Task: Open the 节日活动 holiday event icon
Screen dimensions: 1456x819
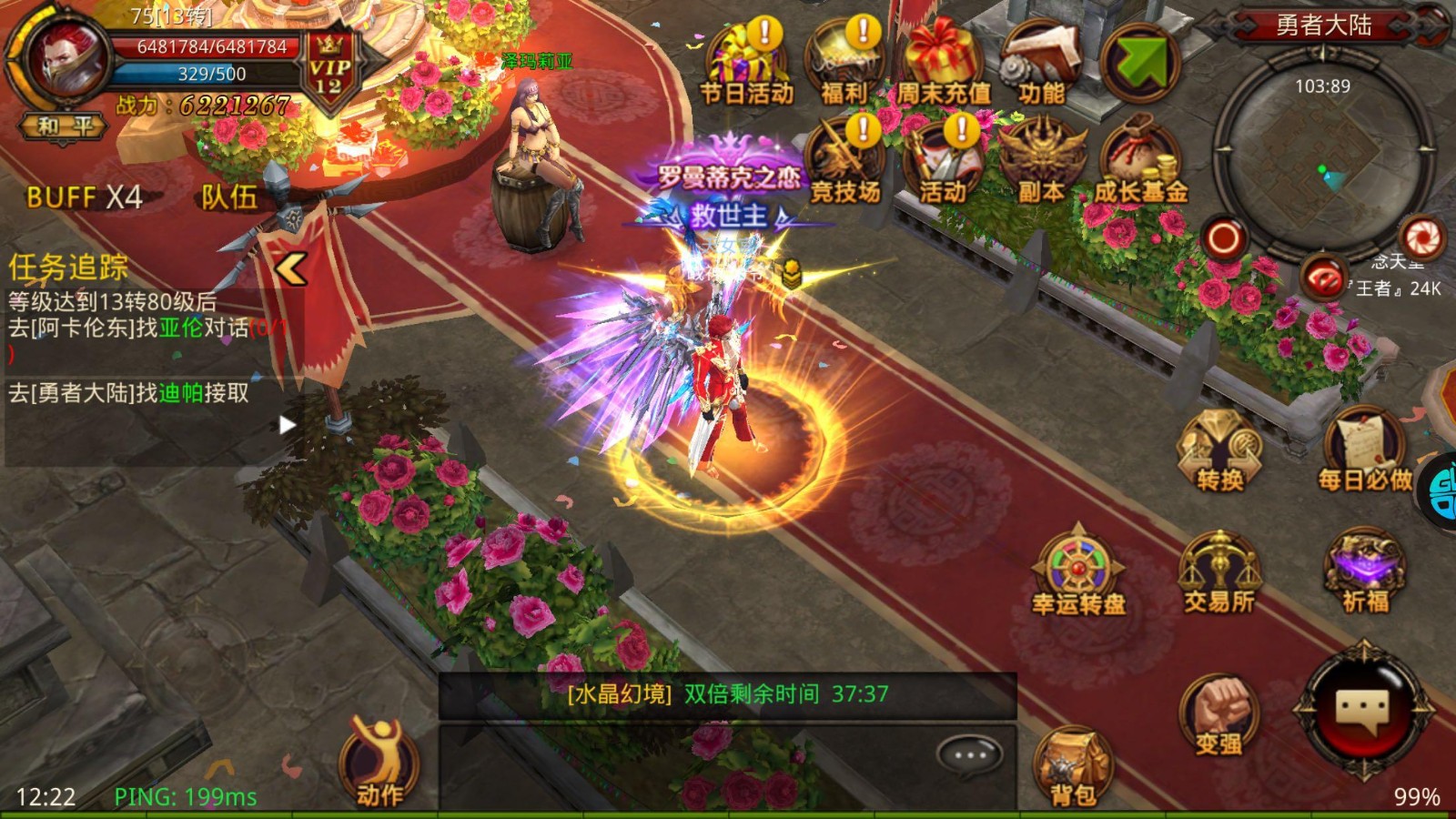Action: click(x=746, y=64)
